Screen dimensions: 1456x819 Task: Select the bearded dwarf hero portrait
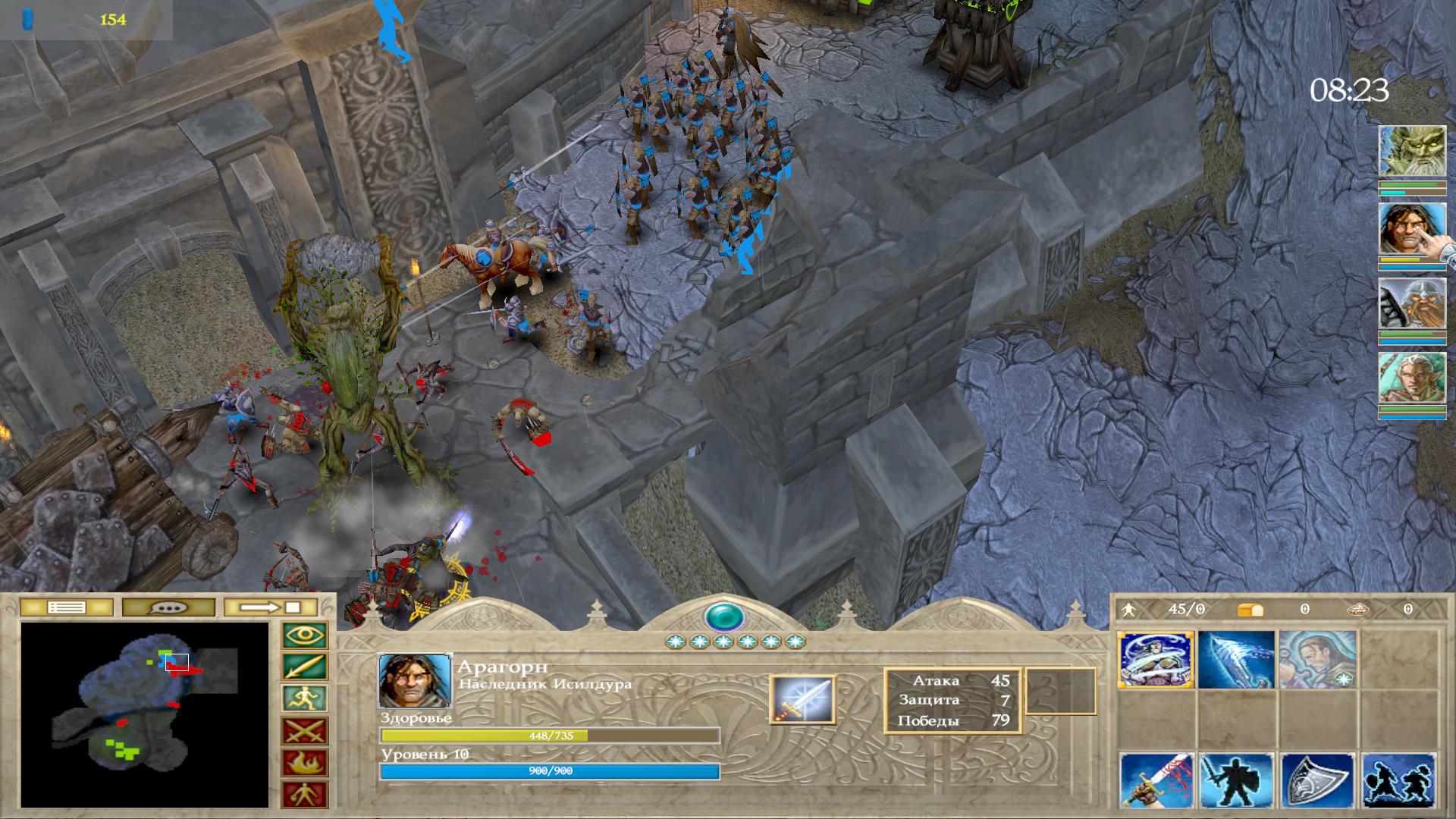1411,303
